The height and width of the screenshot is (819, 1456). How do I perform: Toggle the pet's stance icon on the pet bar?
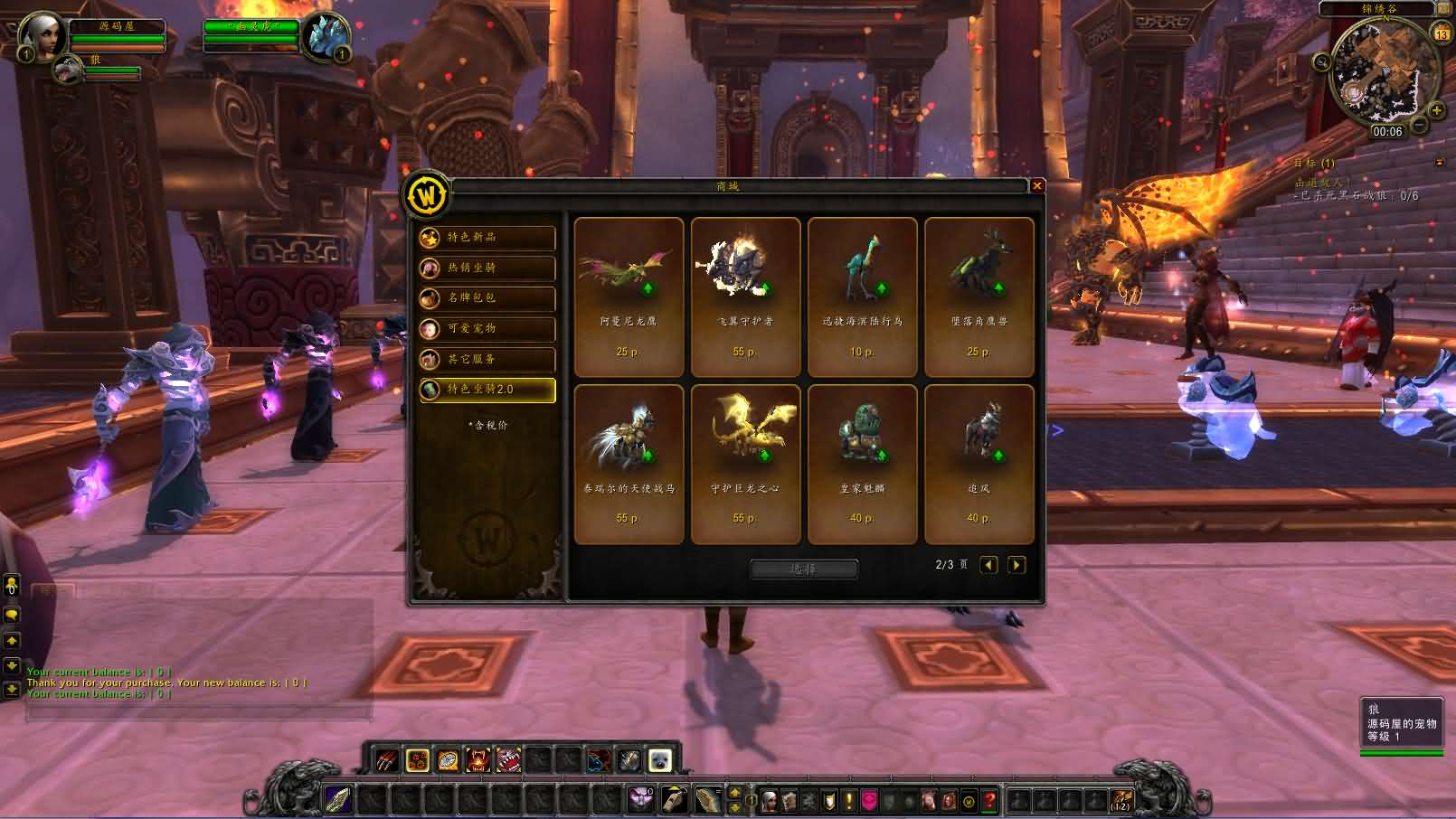coord(658,760)
